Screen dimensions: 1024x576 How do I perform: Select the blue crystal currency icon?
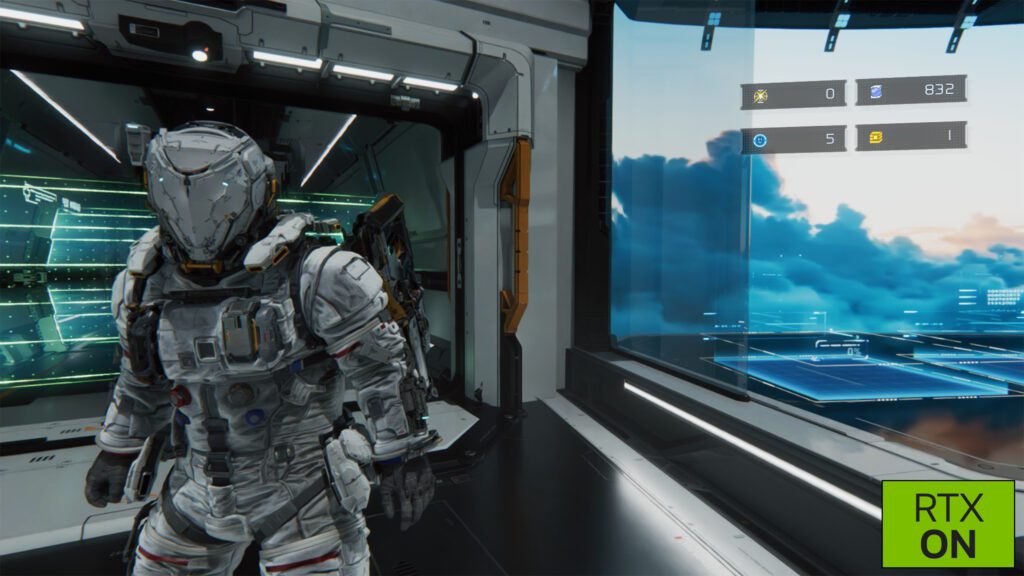click(875, 91)
